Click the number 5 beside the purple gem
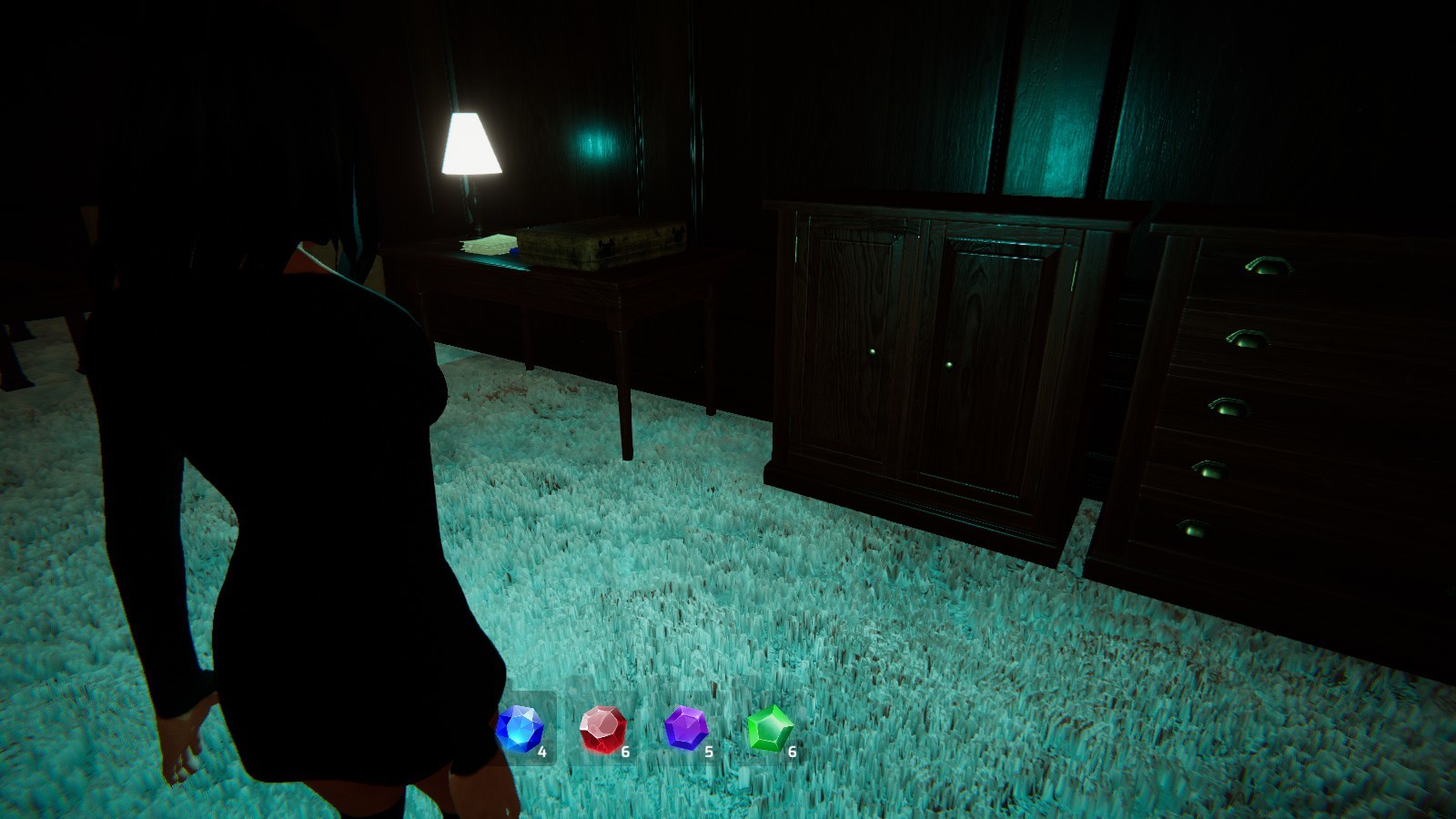 pos(709,752)
